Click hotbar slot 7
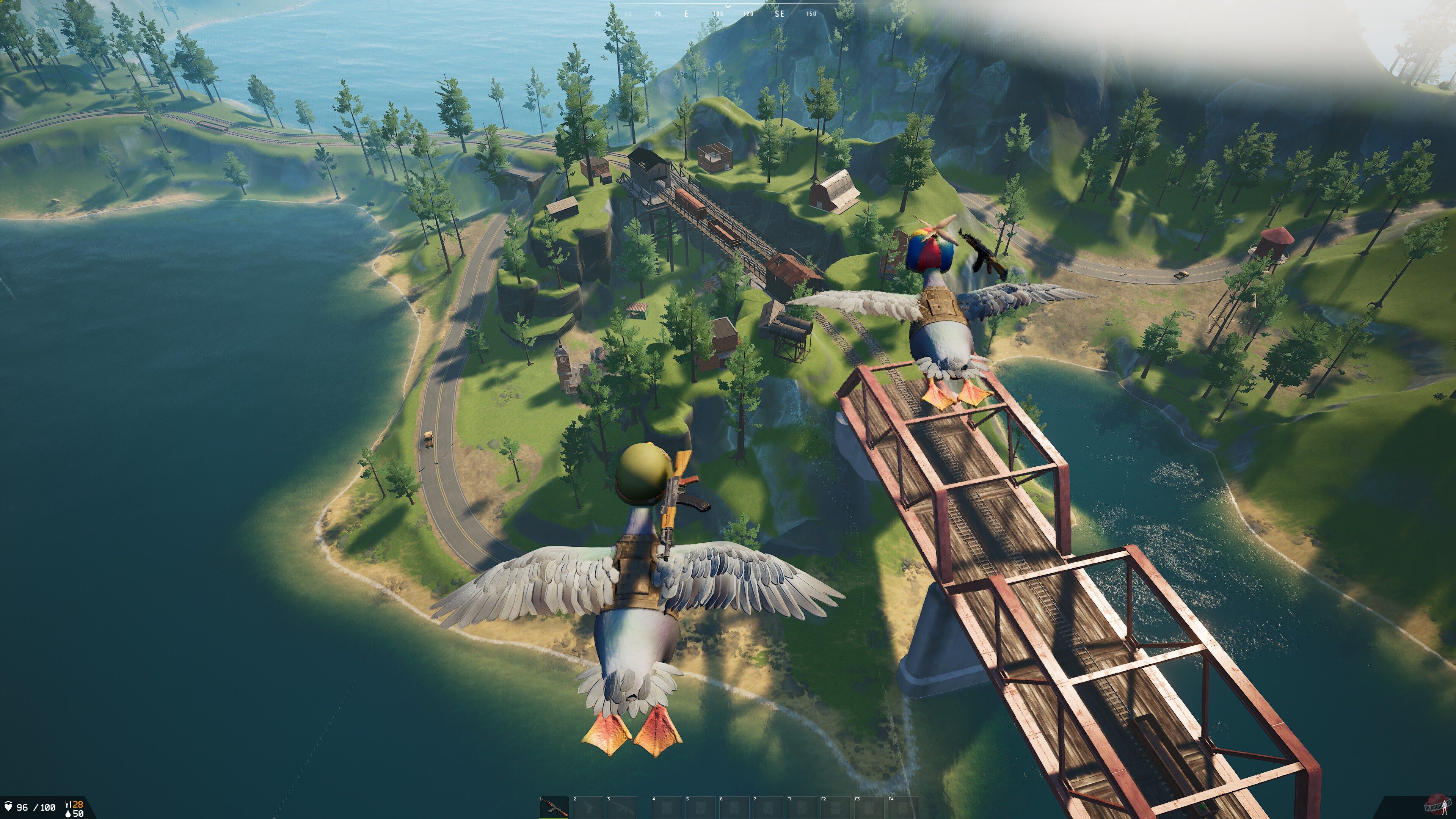The height and width of the screenshot is (819, 1456). coord(769,807)
